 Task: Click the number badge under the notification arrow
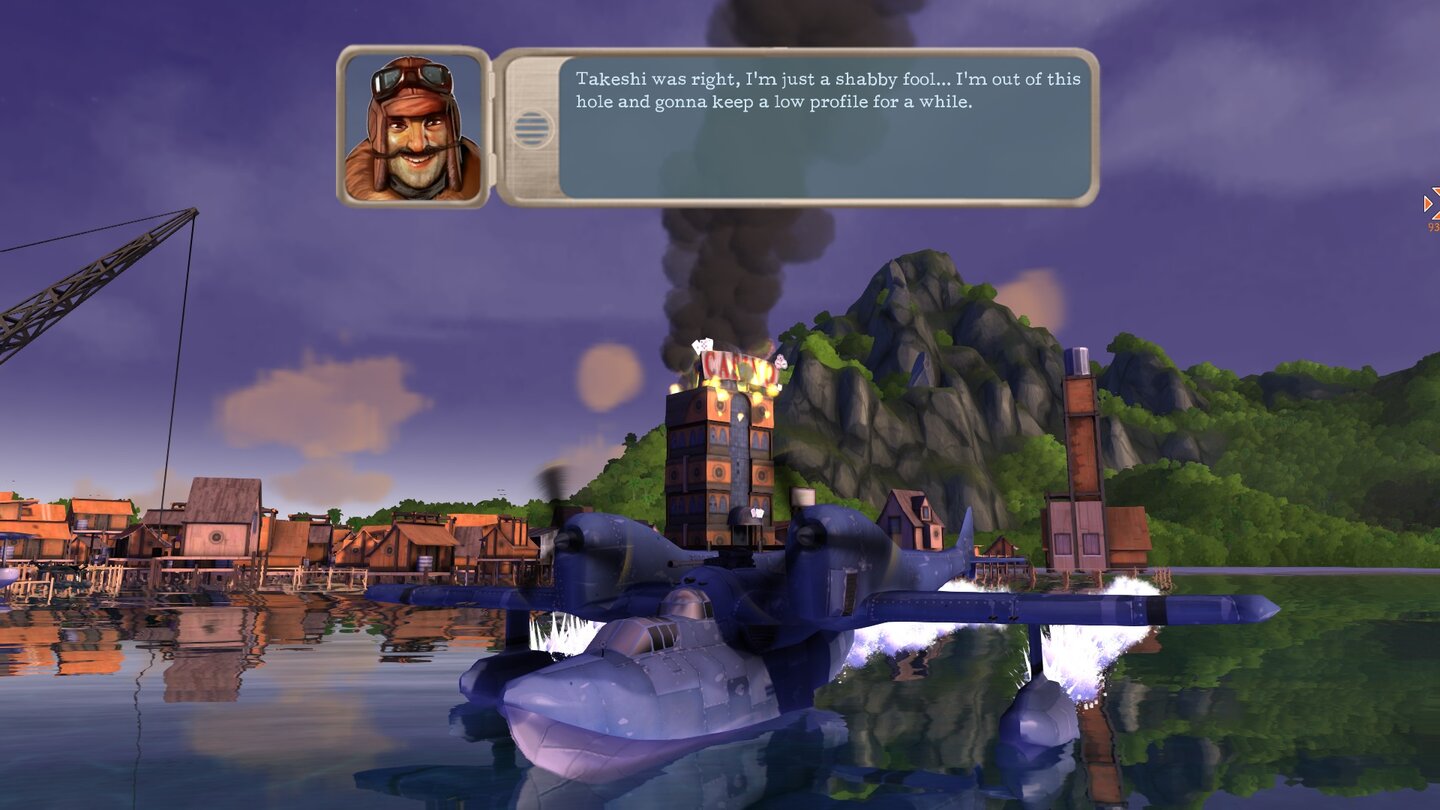1433,227
